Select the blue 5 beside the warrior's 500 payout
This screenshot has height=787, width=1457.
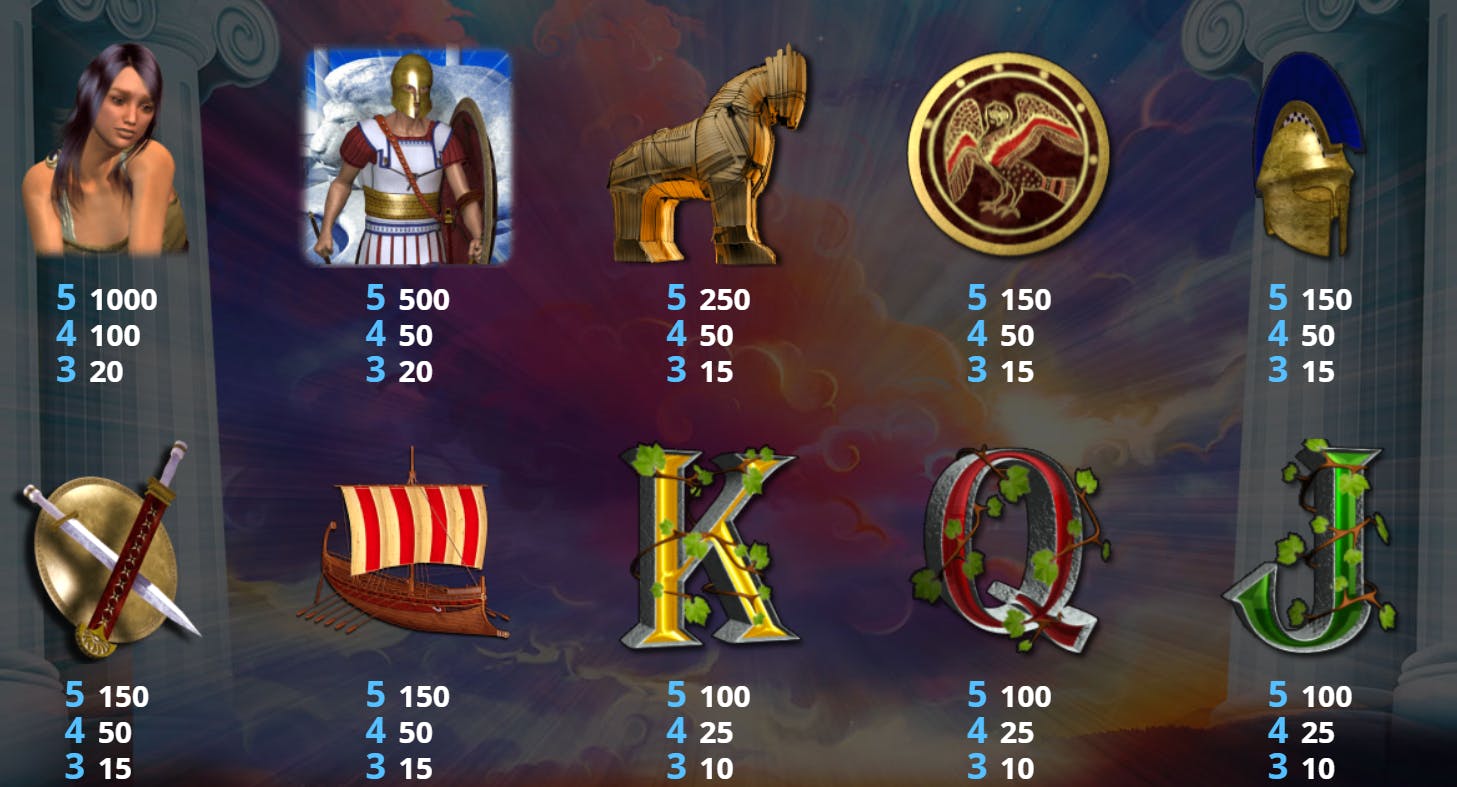click(x=375, y=298)
